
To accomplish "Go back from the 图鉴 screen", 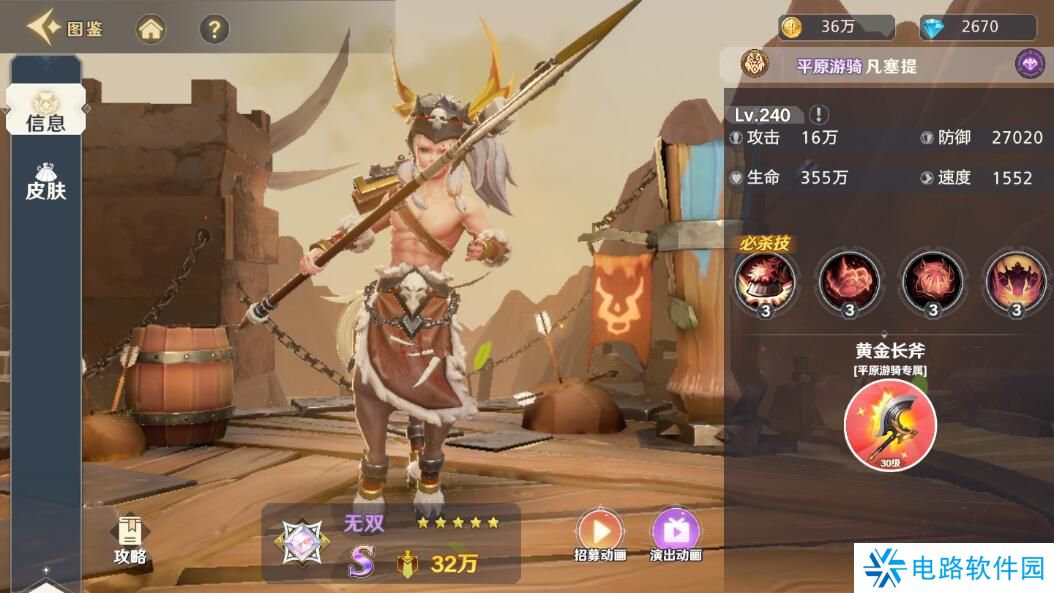I will pos(42,28).
